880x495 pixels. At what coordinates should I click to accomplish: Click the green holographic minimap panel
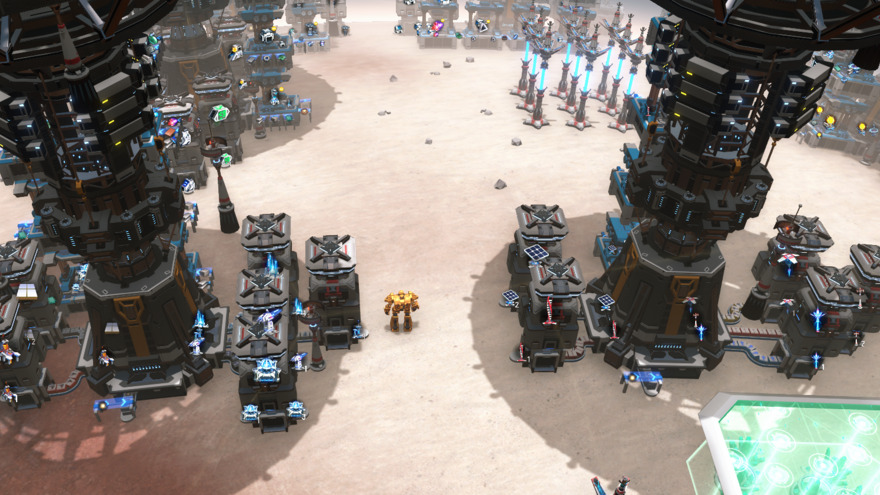795,448
